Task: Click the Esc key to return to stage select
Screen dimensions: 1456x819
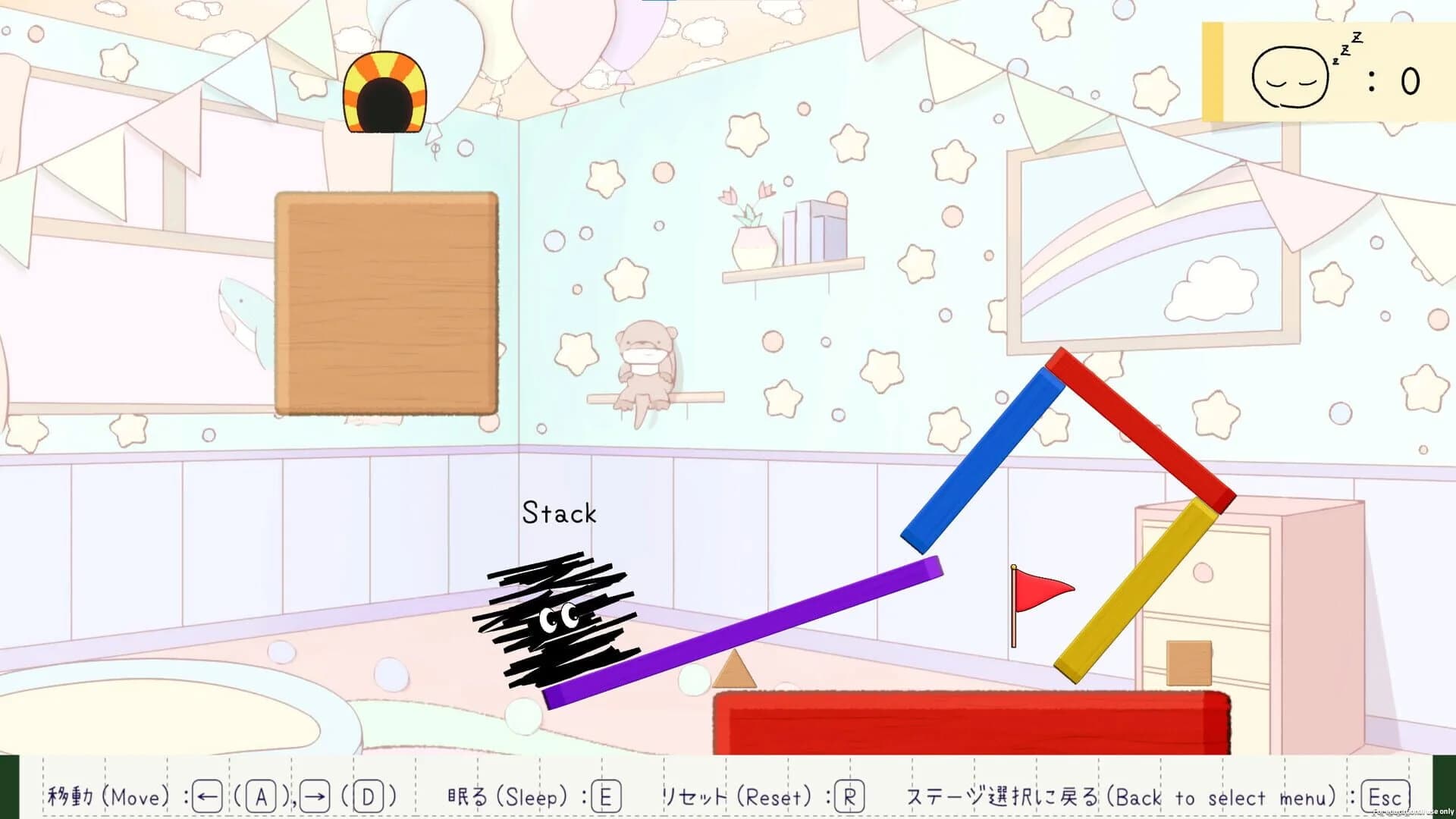Action: tap(1387, 796)
